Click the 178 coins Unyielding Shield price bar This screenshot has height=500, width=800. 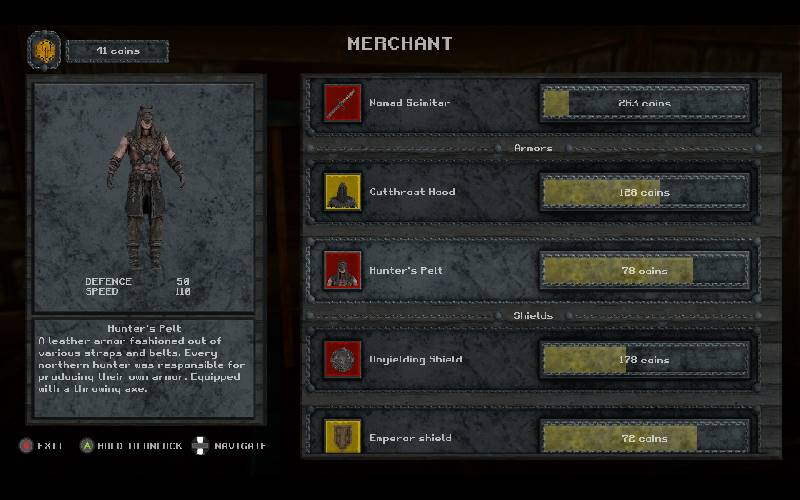point(644,359)
